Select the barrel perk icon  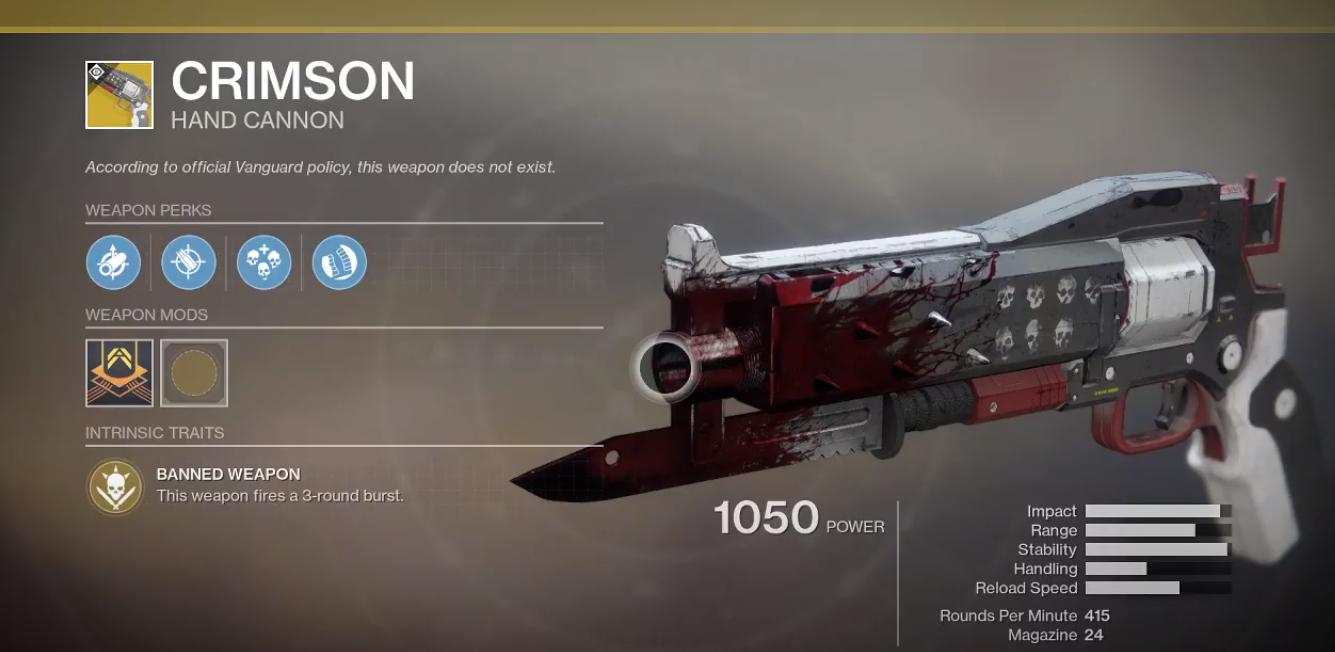(113, 263)
